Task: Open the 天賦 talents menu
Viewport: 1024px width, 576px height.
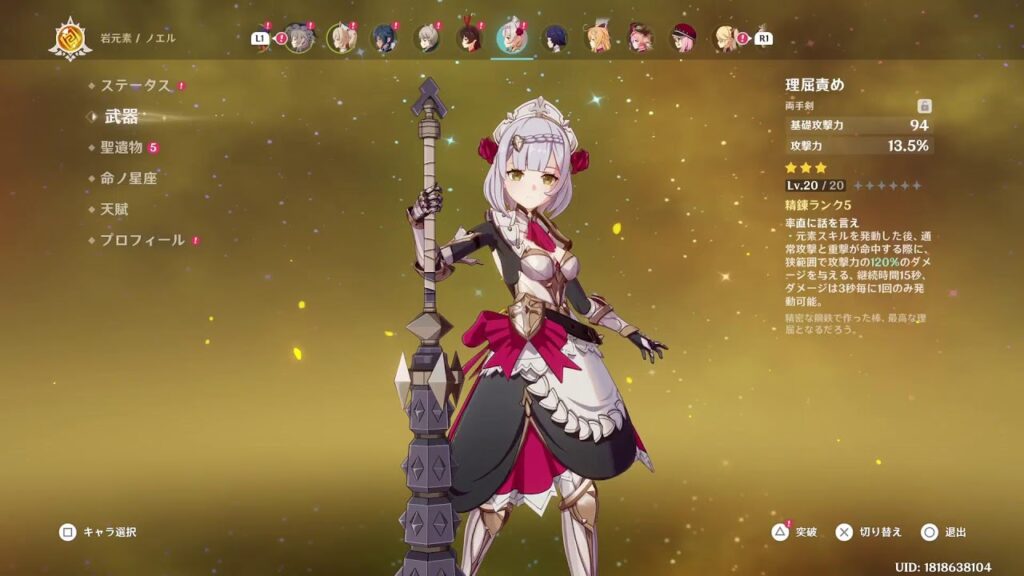Action: click(114, 209)
